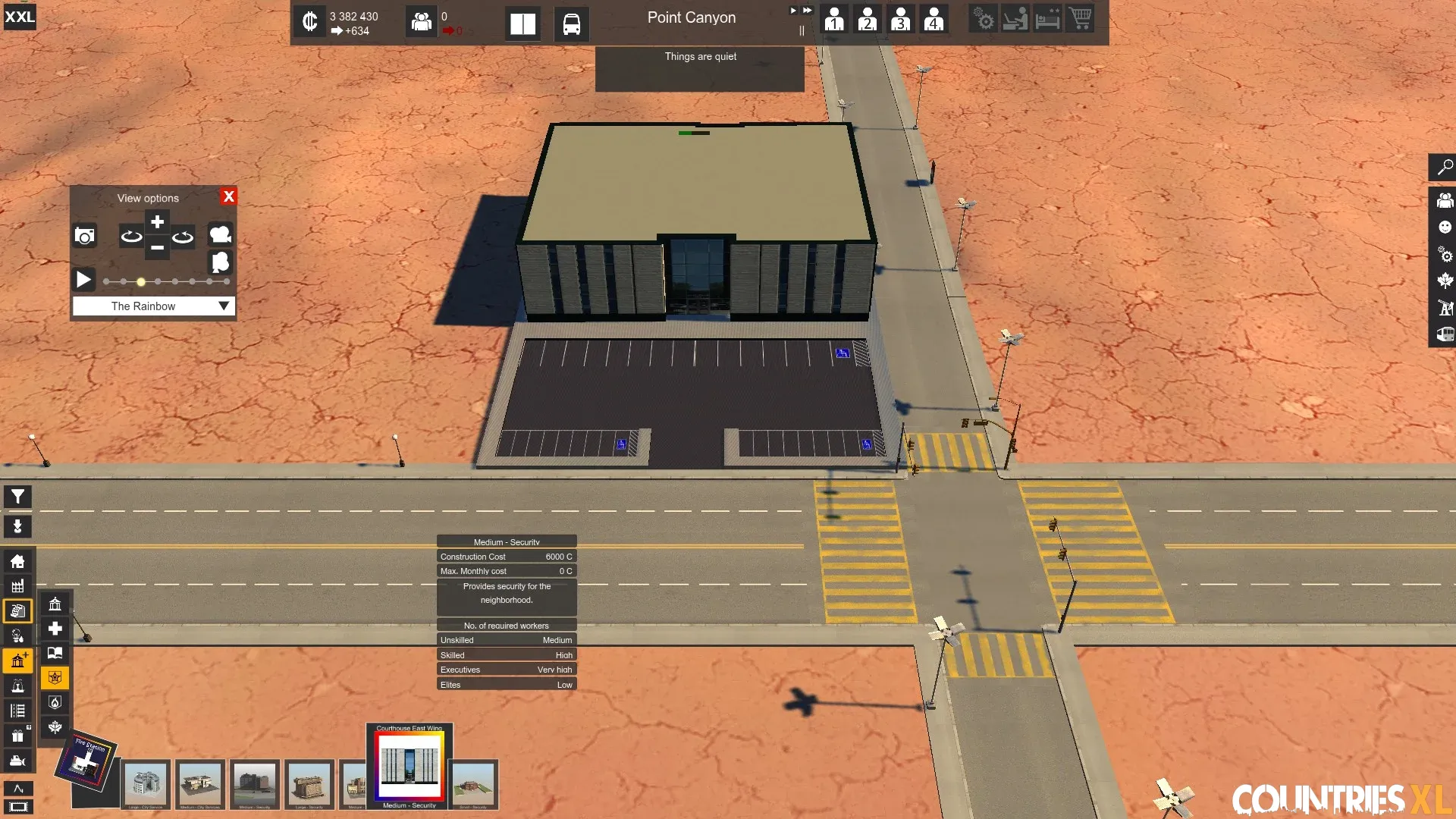Select player profile number 3
Viewport: 1456px width, 819px height.
point(901,19)
